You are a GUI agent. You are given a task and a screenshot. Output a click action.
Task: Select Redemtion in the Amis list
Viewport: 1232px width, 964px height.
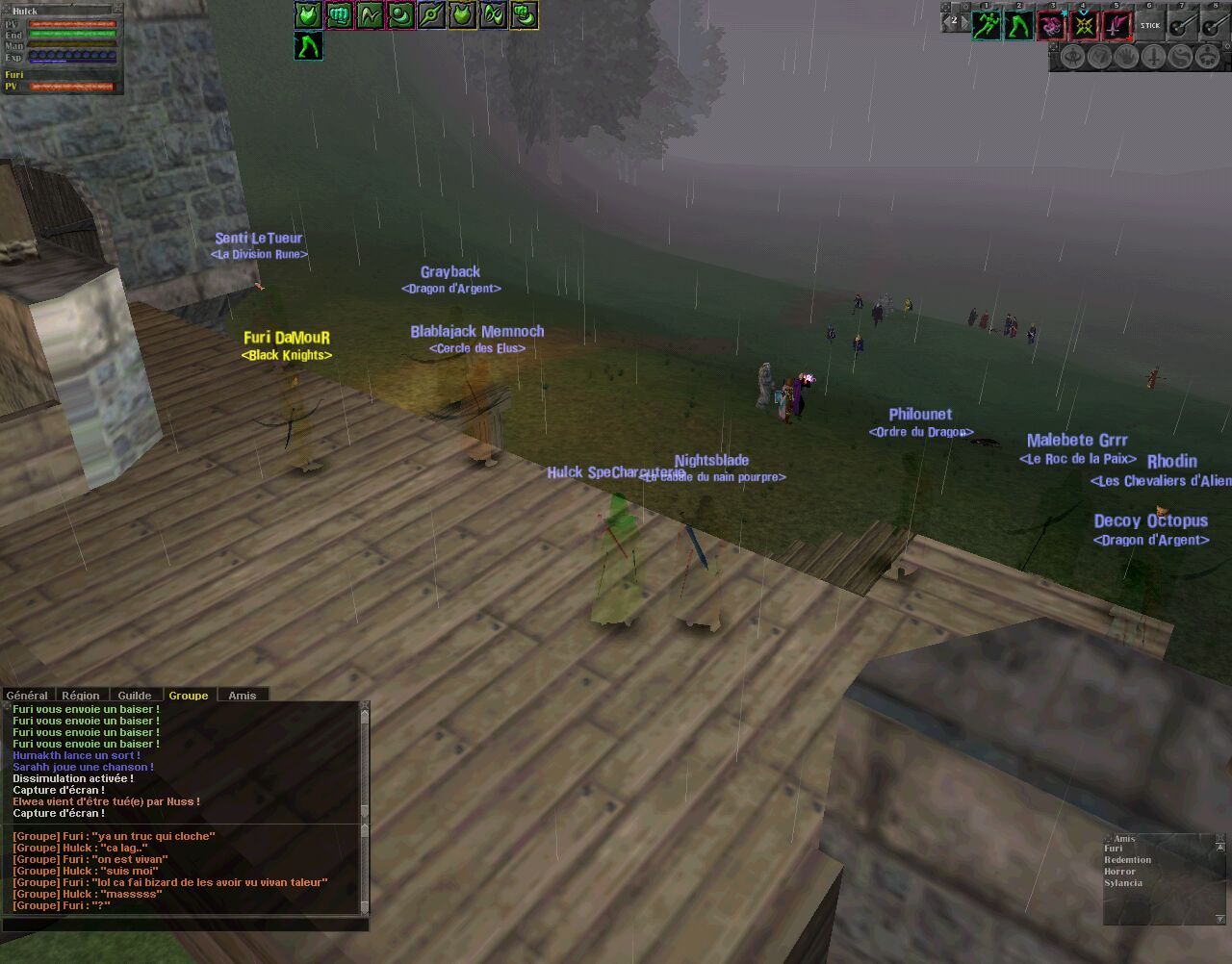point(1128,860)
